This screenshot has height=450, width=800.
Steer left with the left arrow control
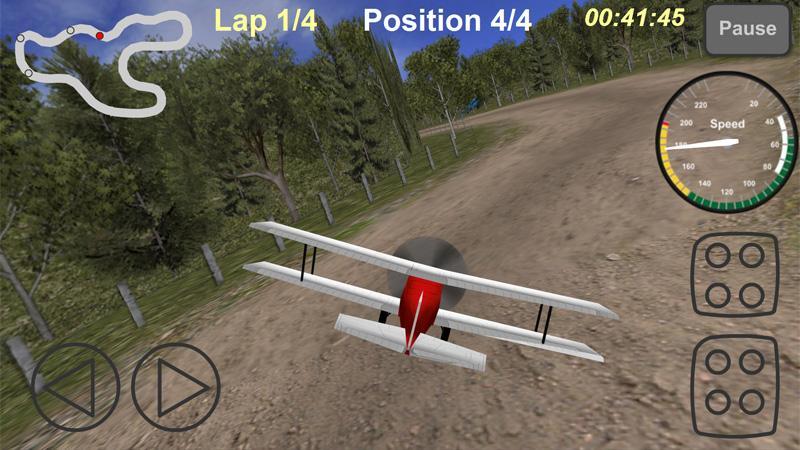coord(75,387)
